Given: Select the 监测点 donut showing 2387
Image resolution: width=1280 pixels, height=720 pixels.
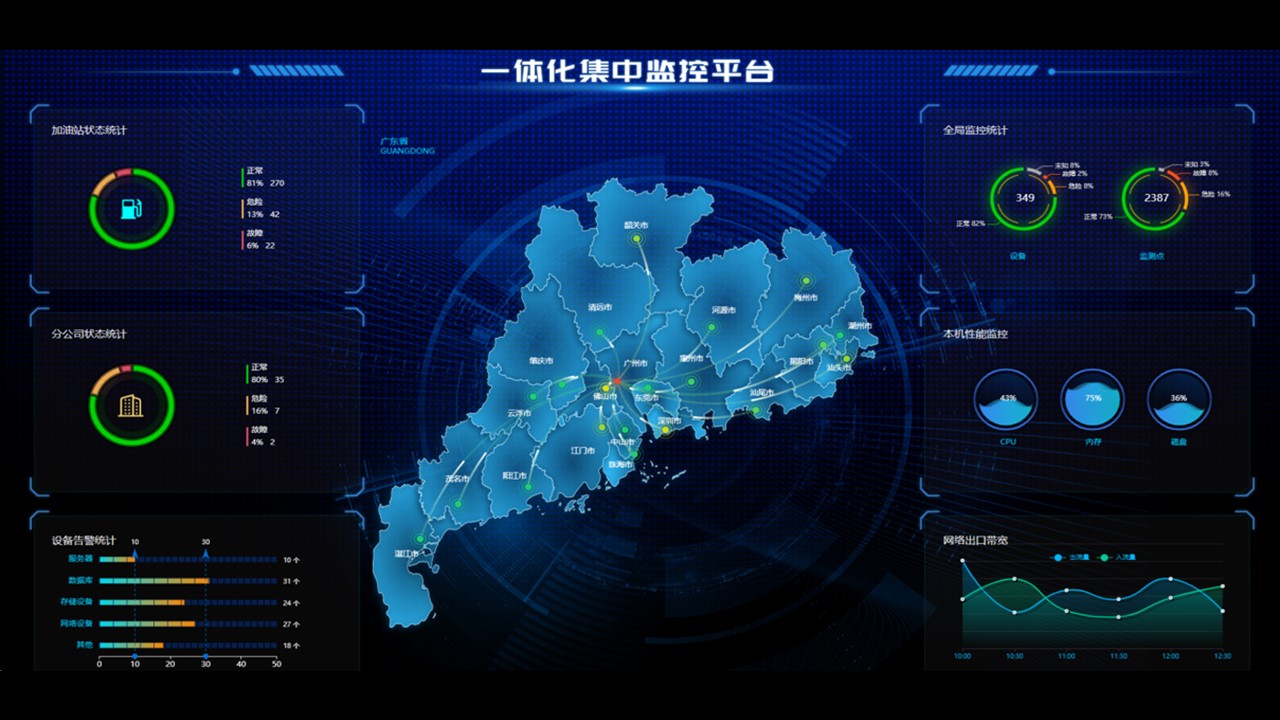Looking at the screenshot, I should click(1156, 198).
